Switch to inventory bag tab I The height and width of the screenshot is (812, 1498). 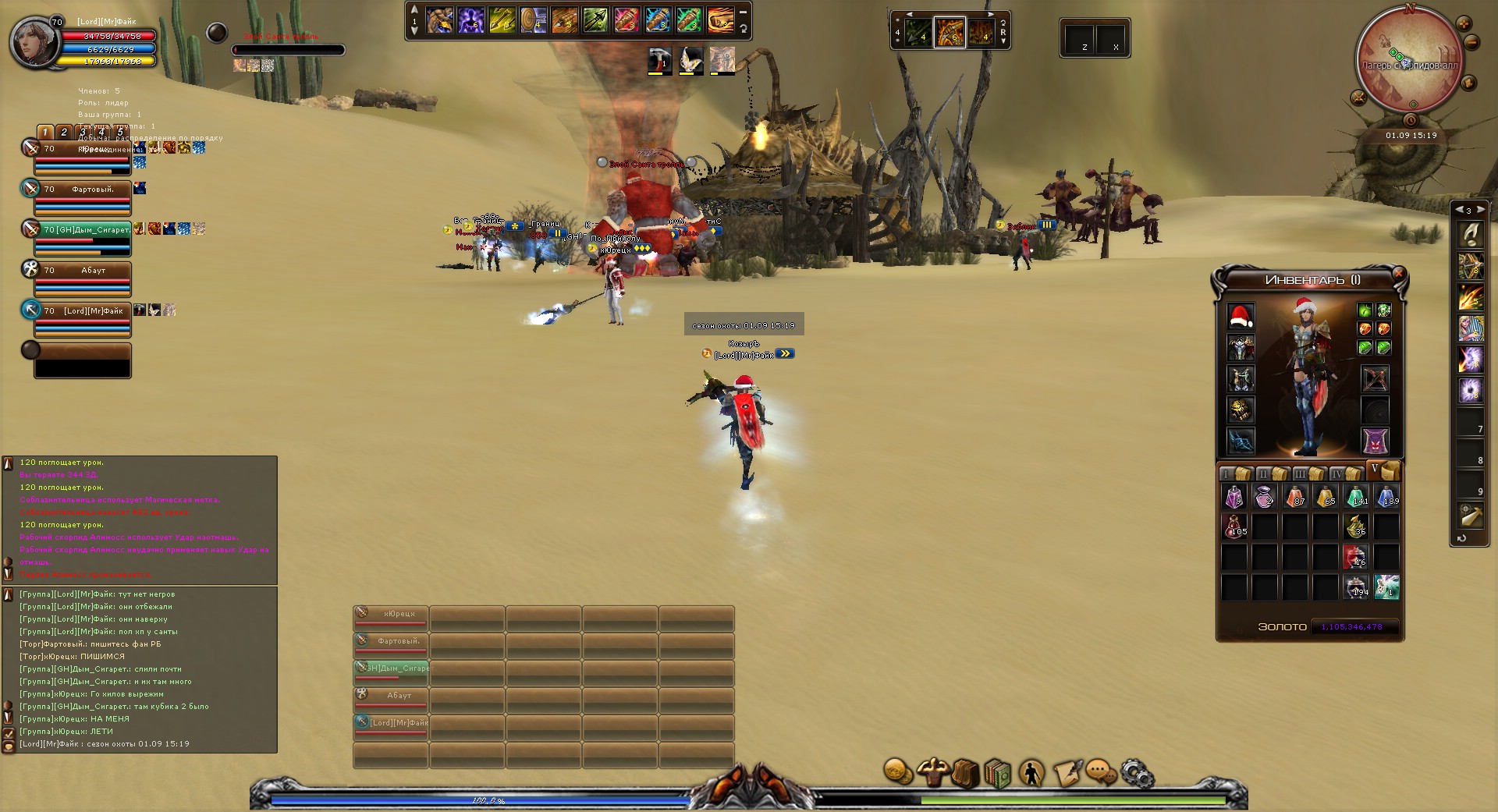(1234, 473)
